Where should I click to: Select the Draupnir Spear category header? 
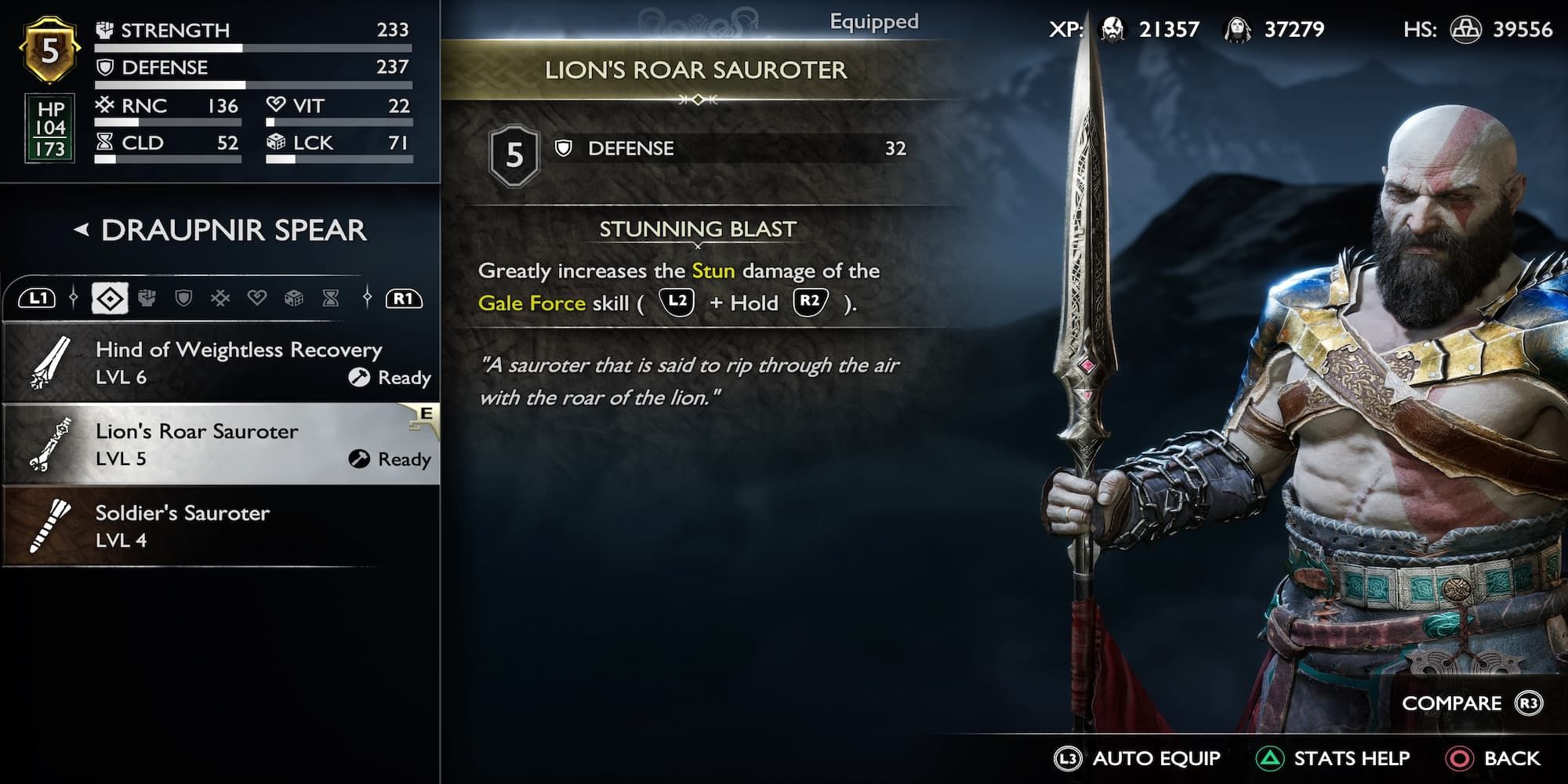(x=231, y=230)
